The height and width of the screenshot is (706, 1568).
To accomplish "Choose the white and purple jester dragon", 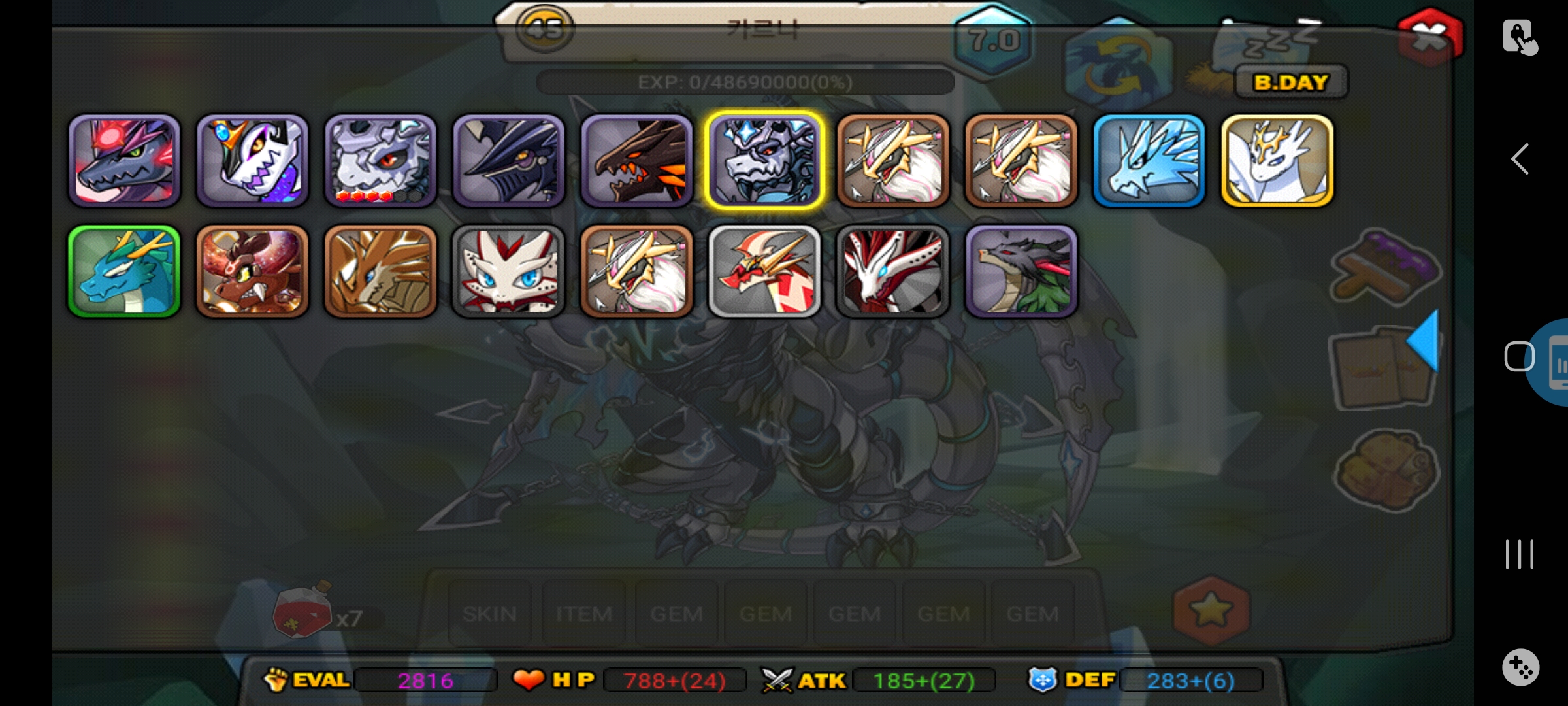I will pos(252,160).
